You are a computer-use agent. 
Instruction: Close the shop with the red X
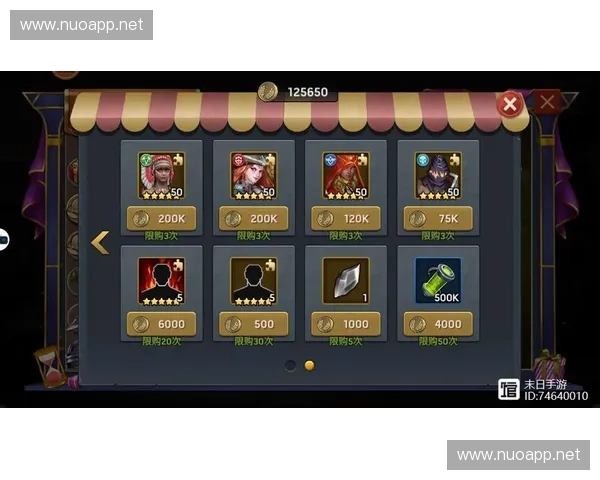510,103
